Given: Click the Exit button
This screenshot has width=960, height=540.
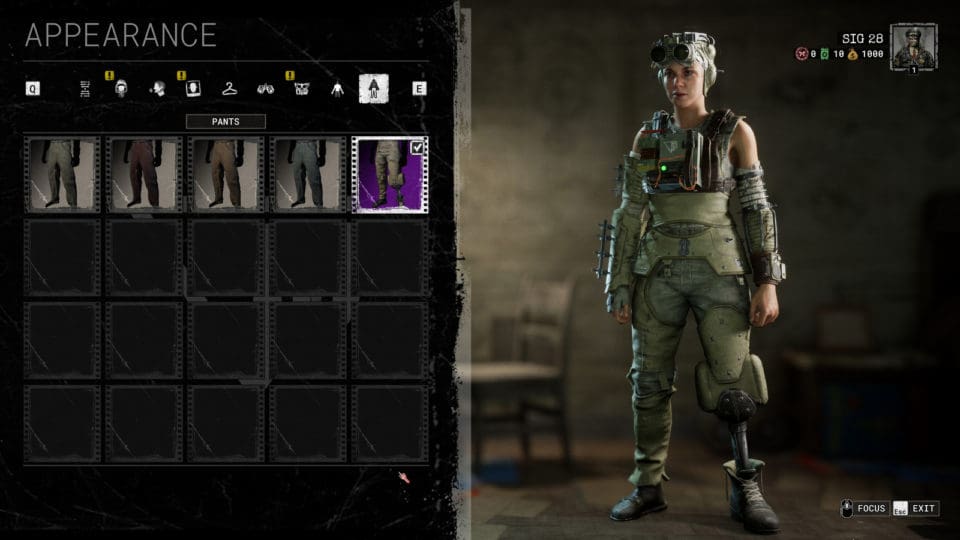Looking at the screenshot, I should click(916, 509).
